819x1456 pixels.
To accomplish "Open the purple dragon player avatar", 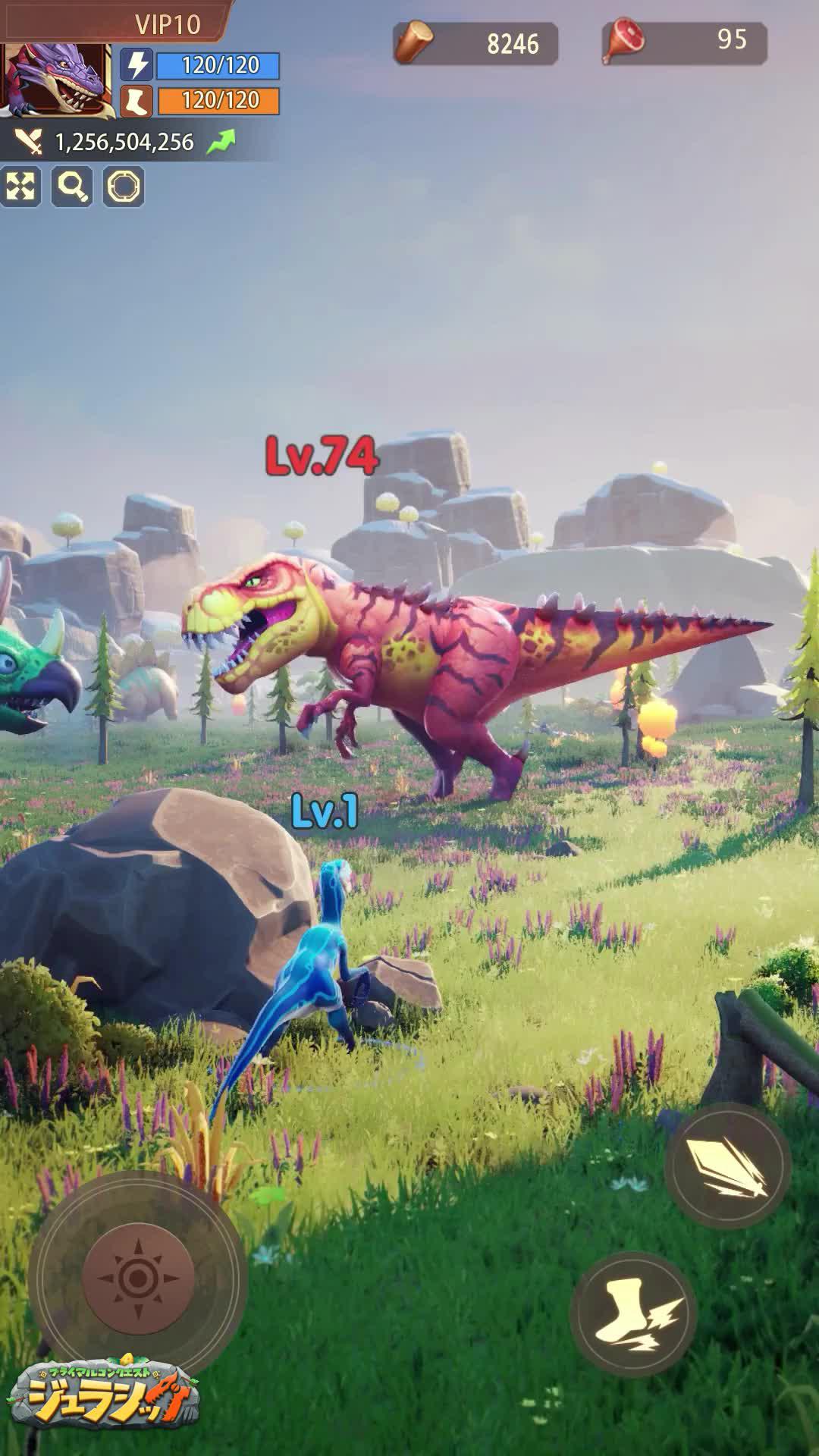I will coord(55,80).
